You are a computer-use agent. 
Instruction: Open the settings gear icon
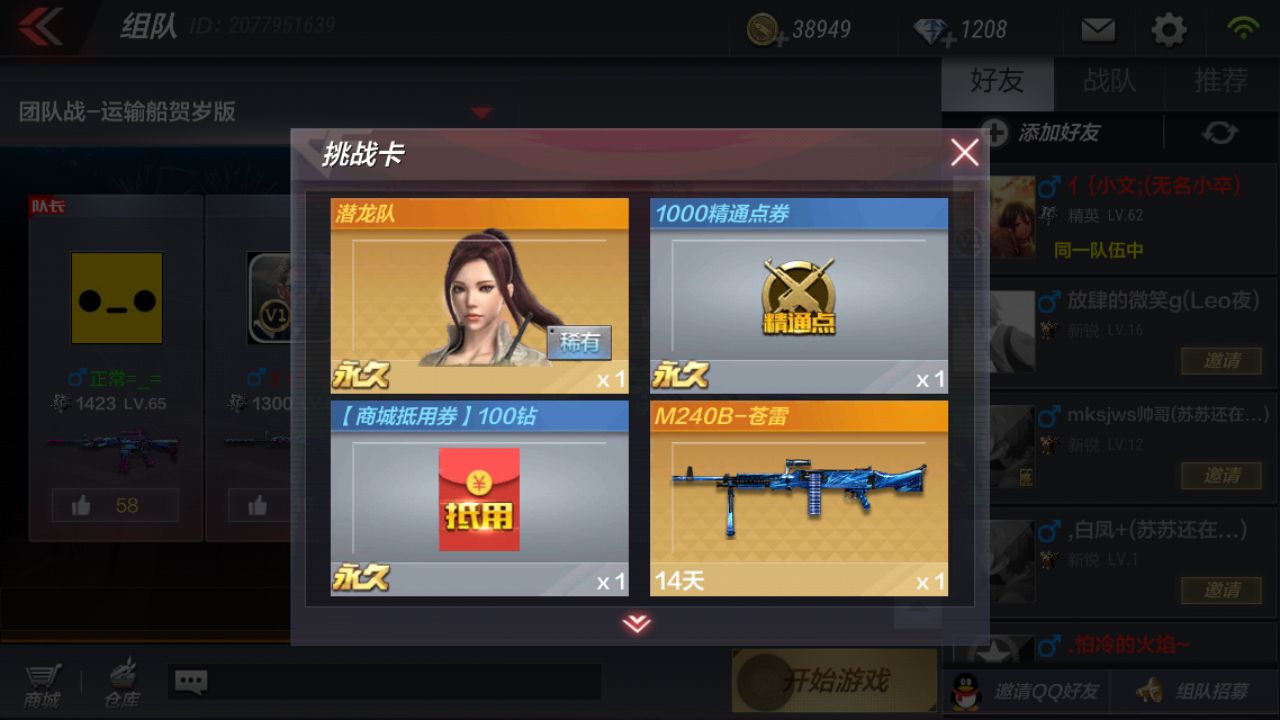pyautogui.click(x=1169, y=29)
